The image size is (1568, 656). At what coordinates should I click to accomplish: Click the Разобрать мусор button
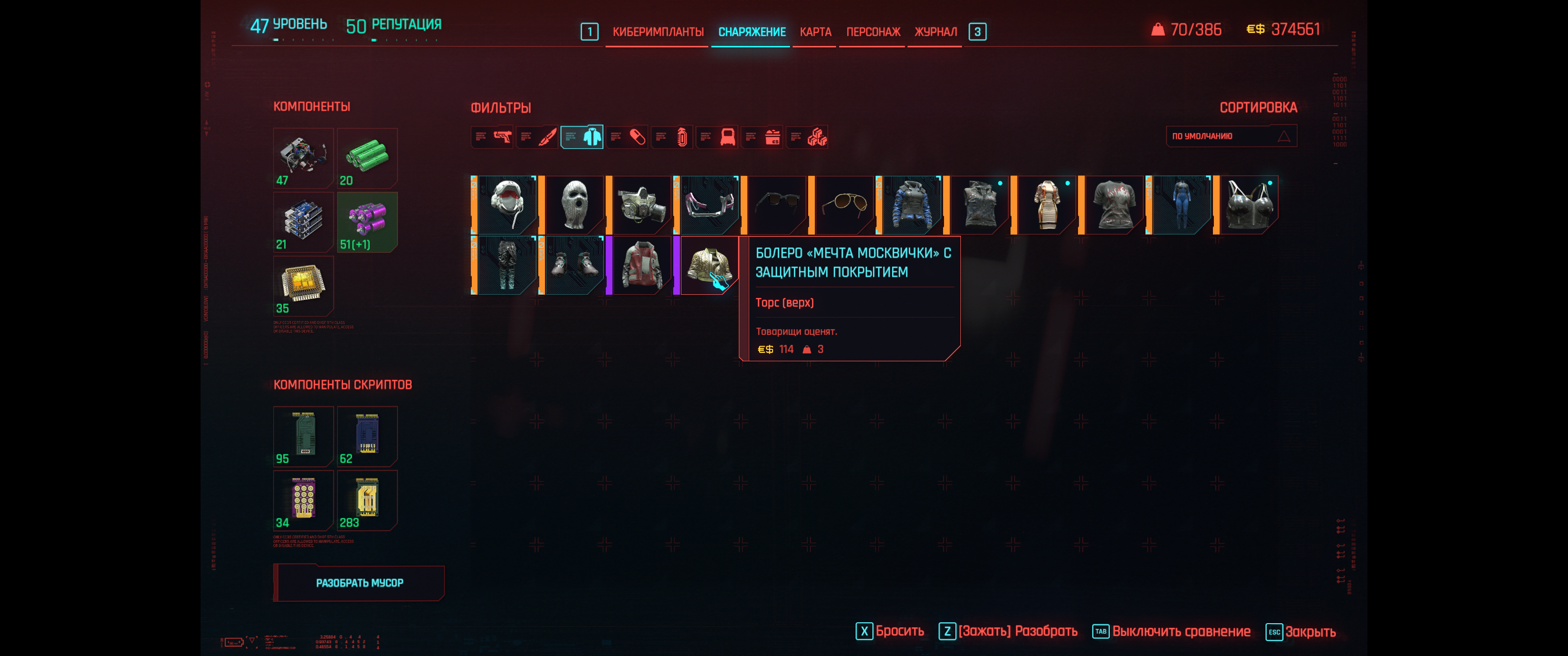(359, 583)
